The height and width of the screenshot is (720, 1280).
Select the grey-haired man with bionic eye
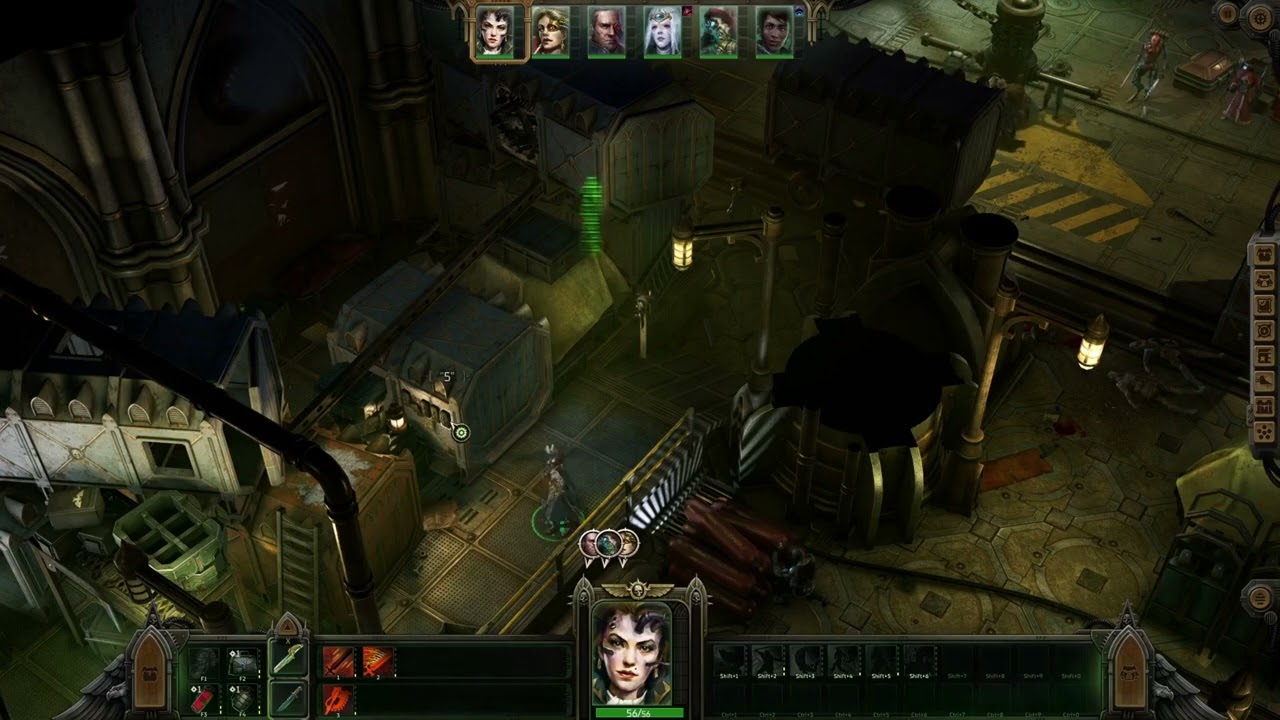click(x=607, y=32)
